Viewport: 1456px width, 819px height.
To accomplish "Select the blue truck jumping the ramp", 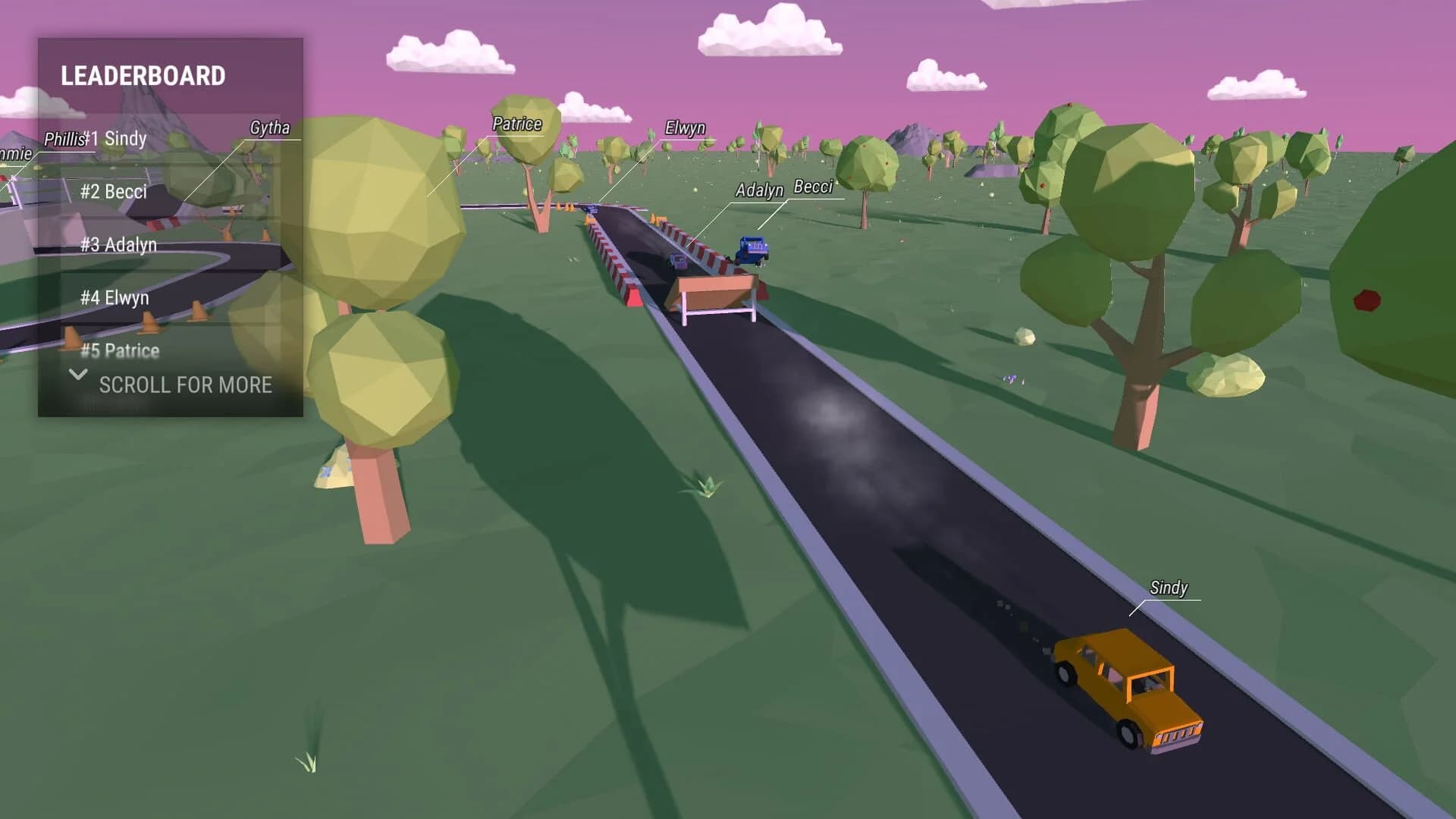I will click(x=754, y=248).
